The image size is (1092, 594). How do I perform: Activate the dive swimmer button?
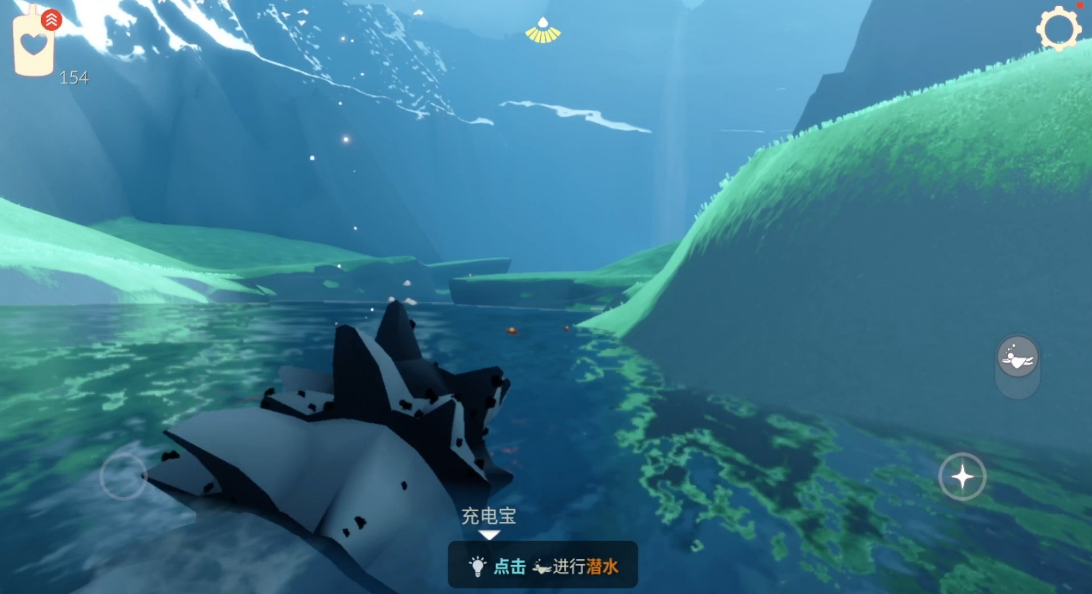click(x=1017, y=357)
